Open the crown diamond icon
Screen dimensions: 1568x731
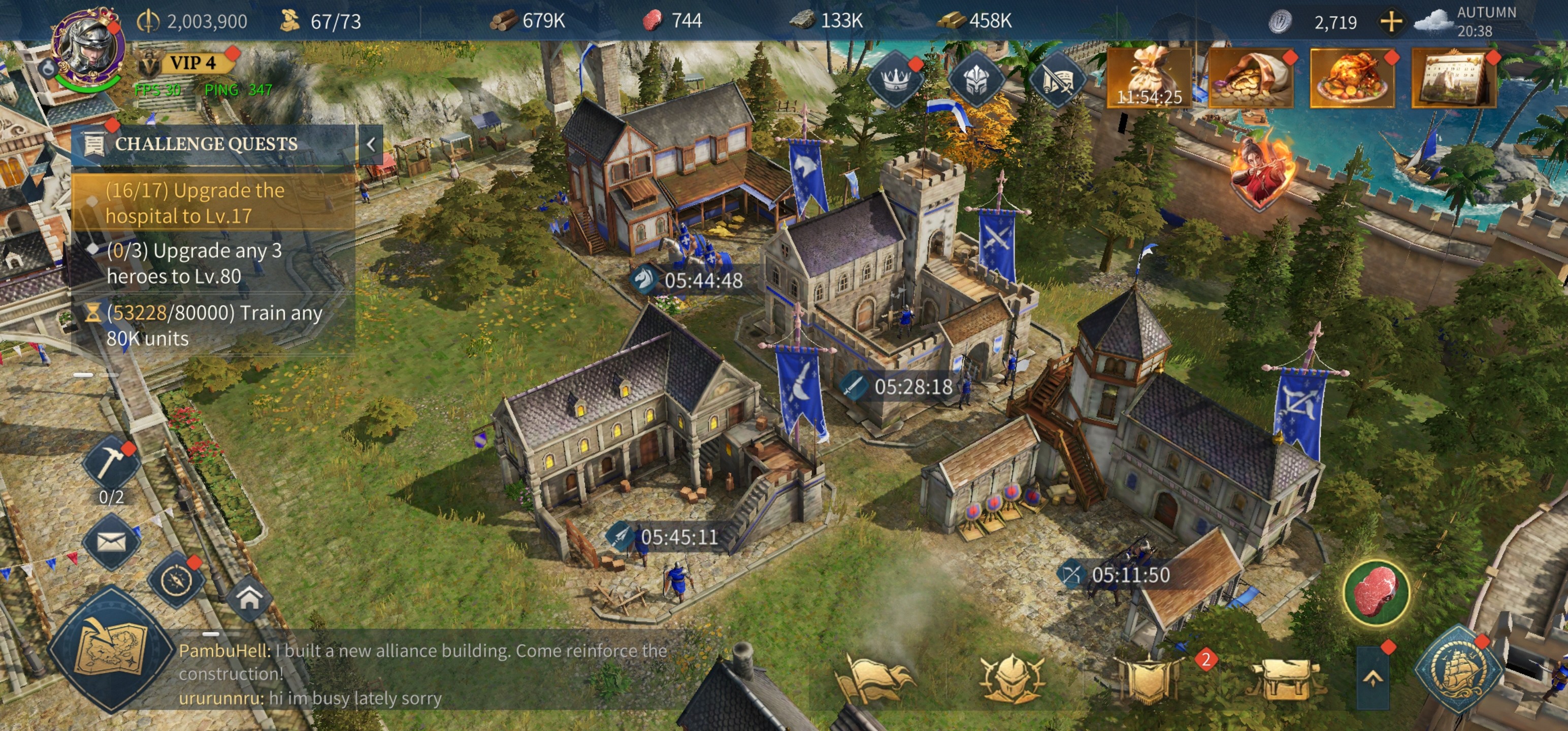[x=895, y=79]
